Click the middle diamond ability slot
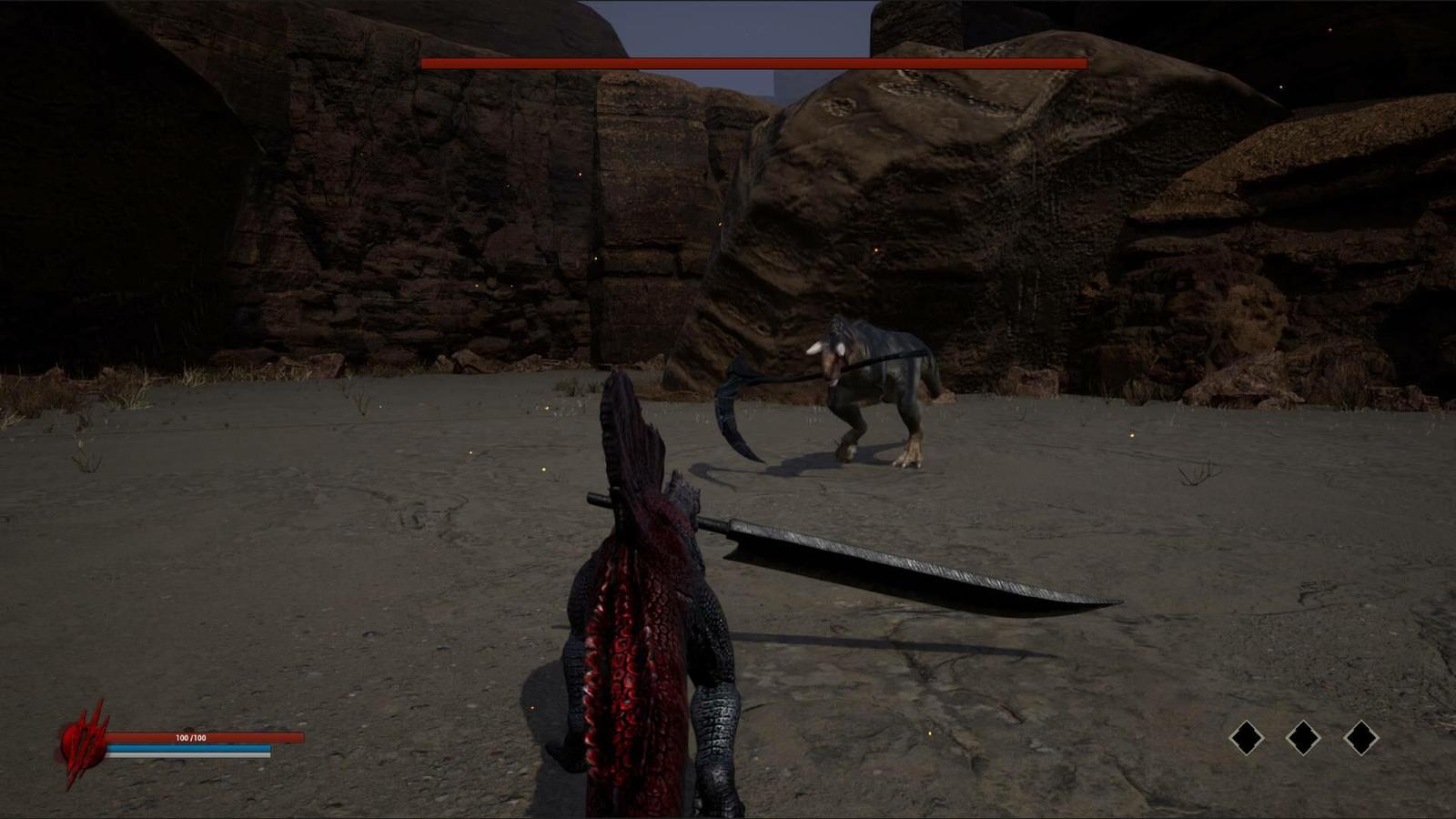This screenshot has height=819, width=1456. point(1303,738)
